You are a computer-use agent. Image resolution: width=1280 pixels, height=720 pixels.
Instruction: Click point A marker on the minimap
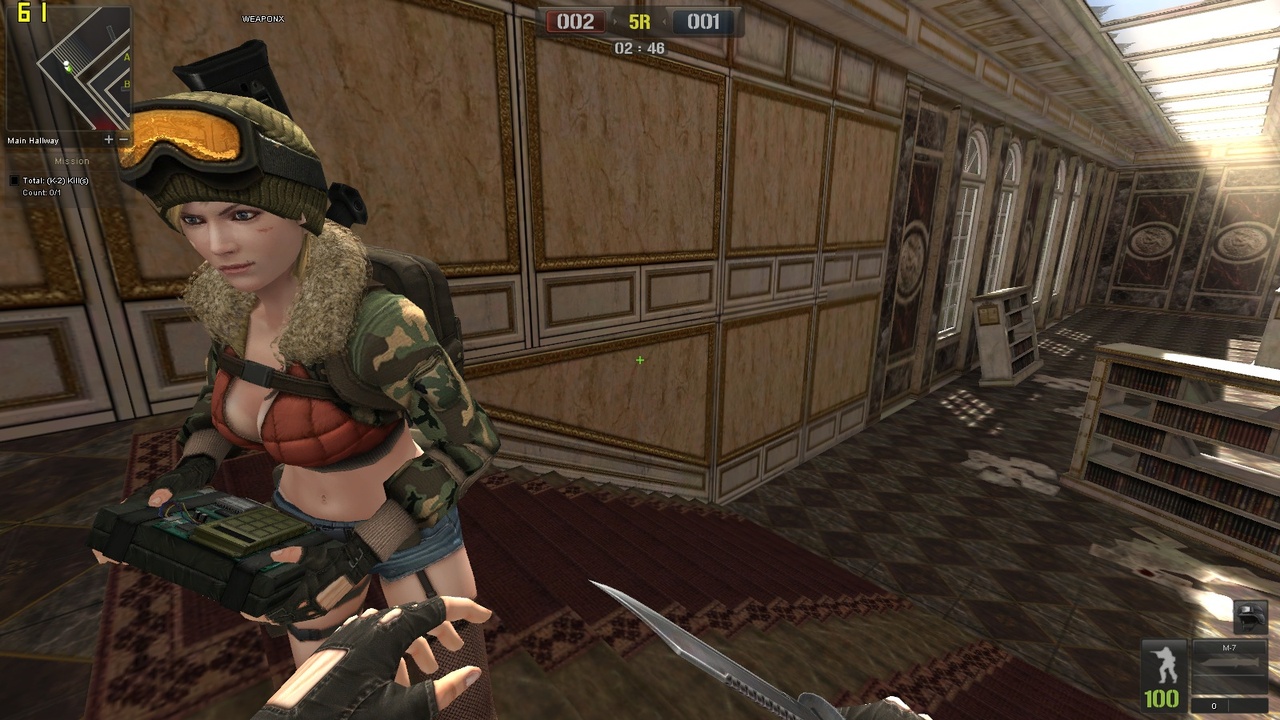click(x=126, y=58)
